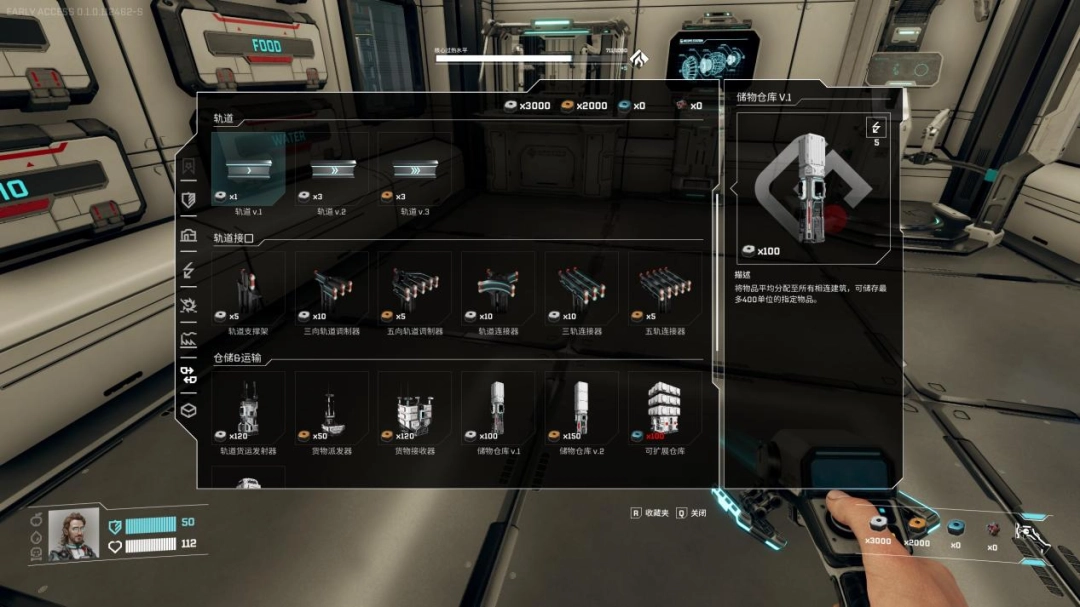Screen dimensions: 1080x607
Task: Pick the 轨道连接器 build item
Action: tap(498, 290)
